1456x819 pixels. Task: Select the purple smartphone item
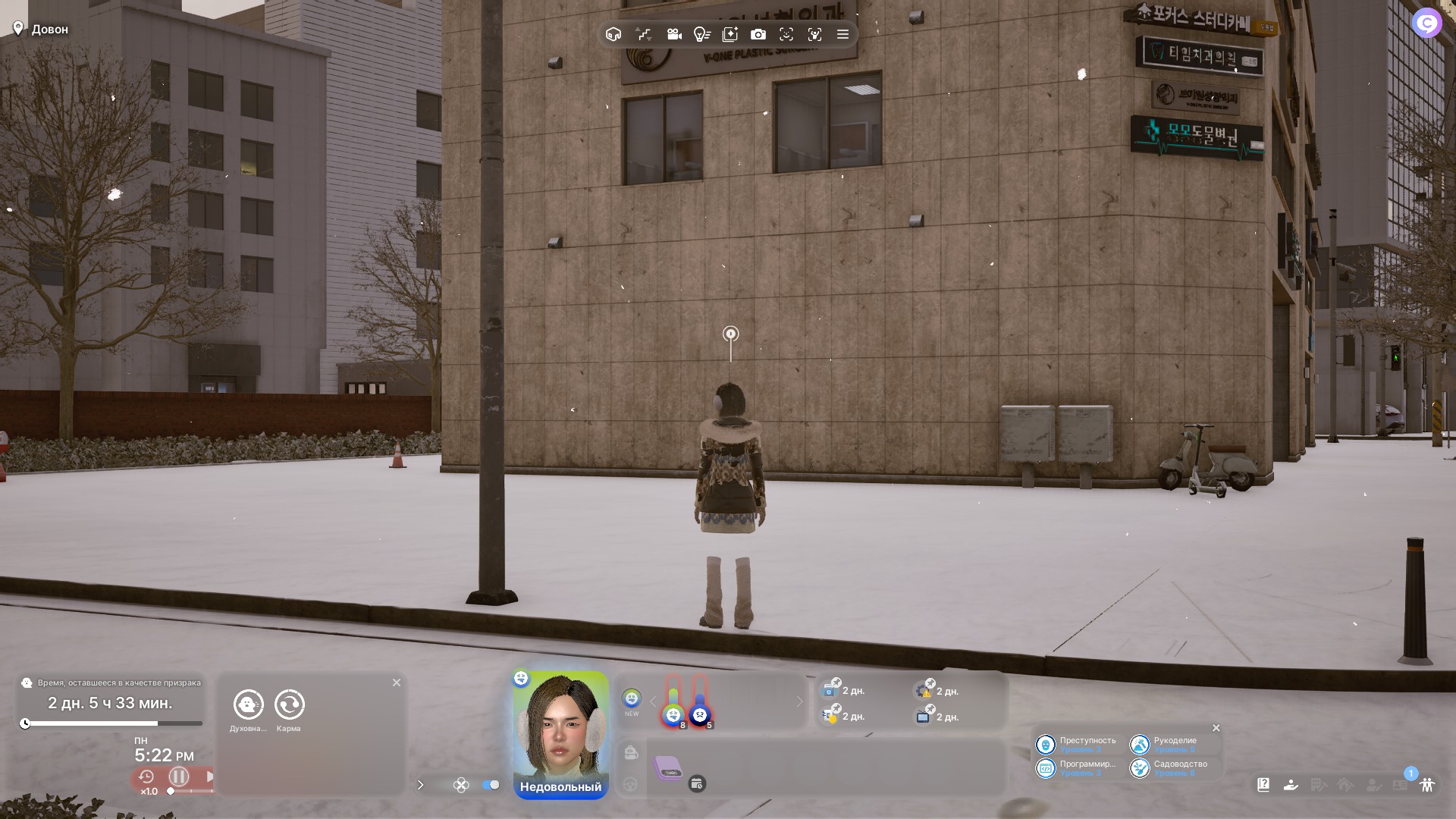click(x=668, y=767)
